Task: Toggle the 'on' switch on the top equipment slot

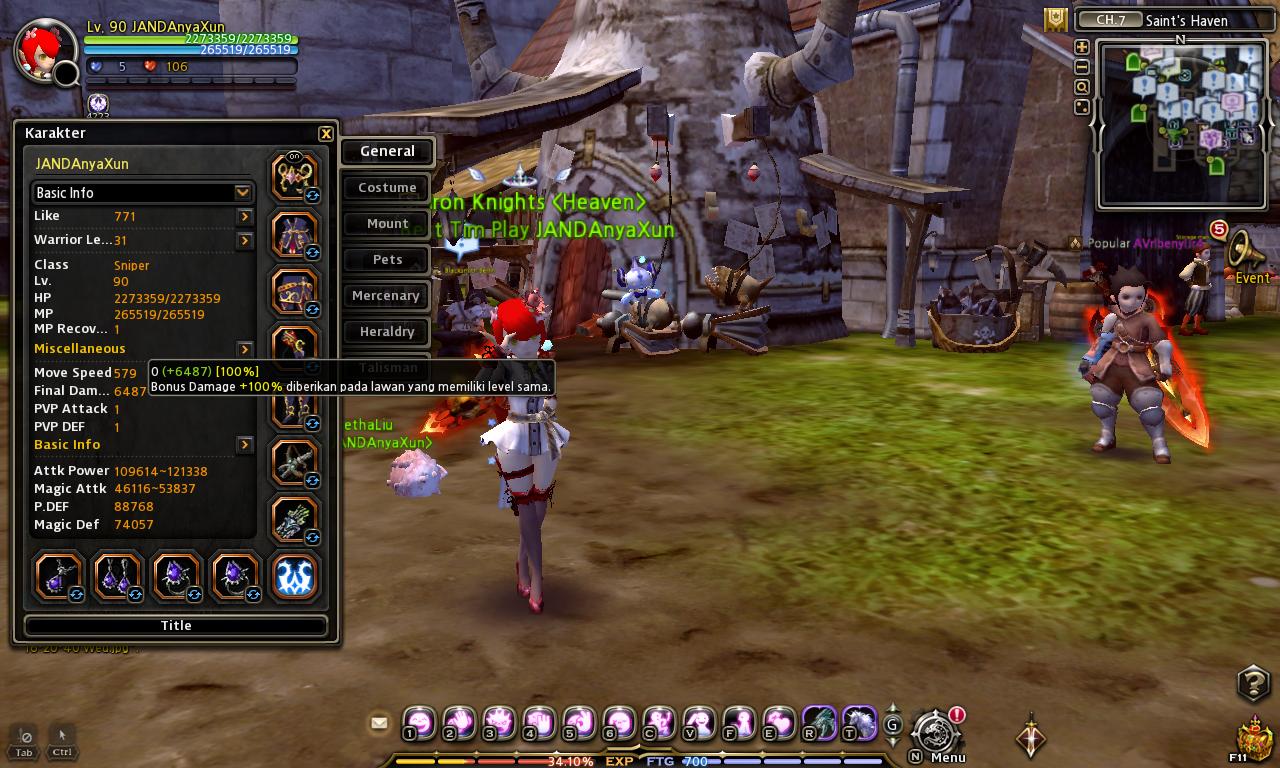Action: point(295,156)
